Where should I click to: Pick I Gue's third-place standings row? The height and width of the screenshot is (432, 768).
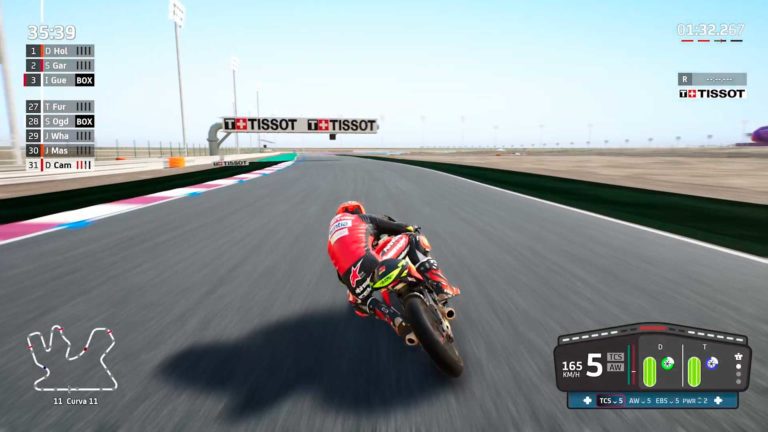pyautogui.click(x=60, y=80)
